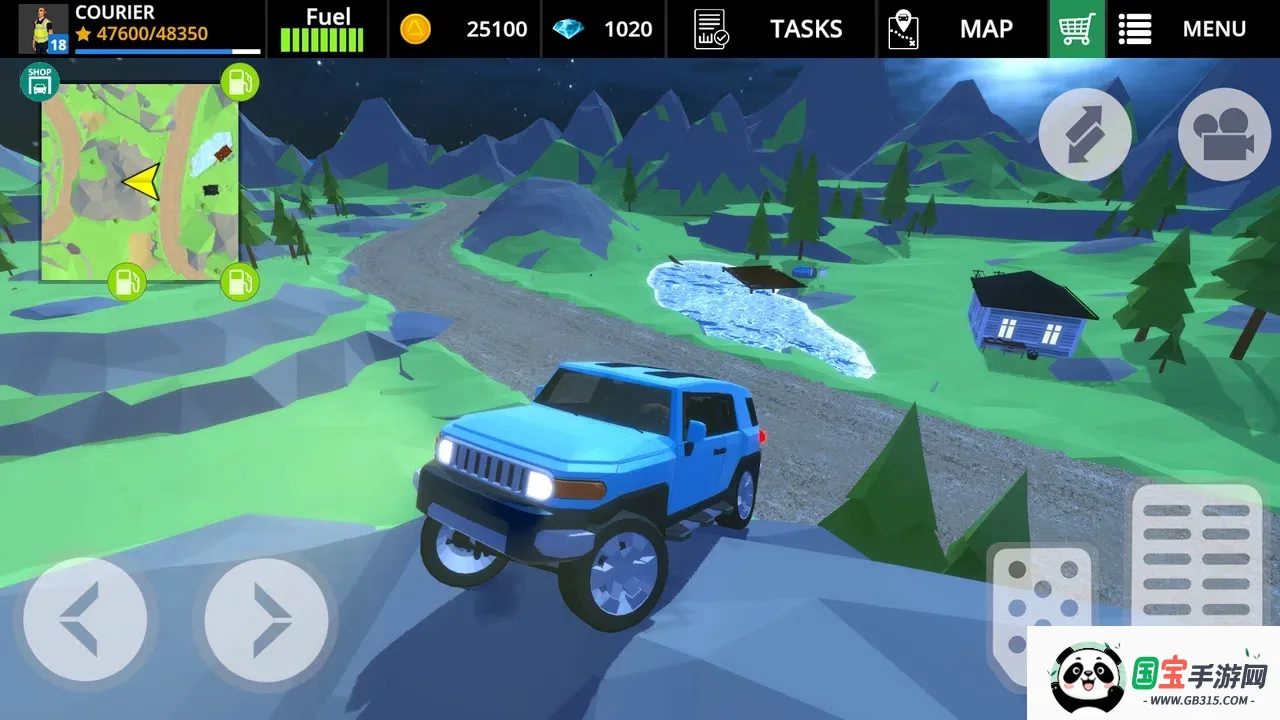Switch the camera view with camera button
The width and height of the screenshot is (1280, 720).
(1224, 135)
